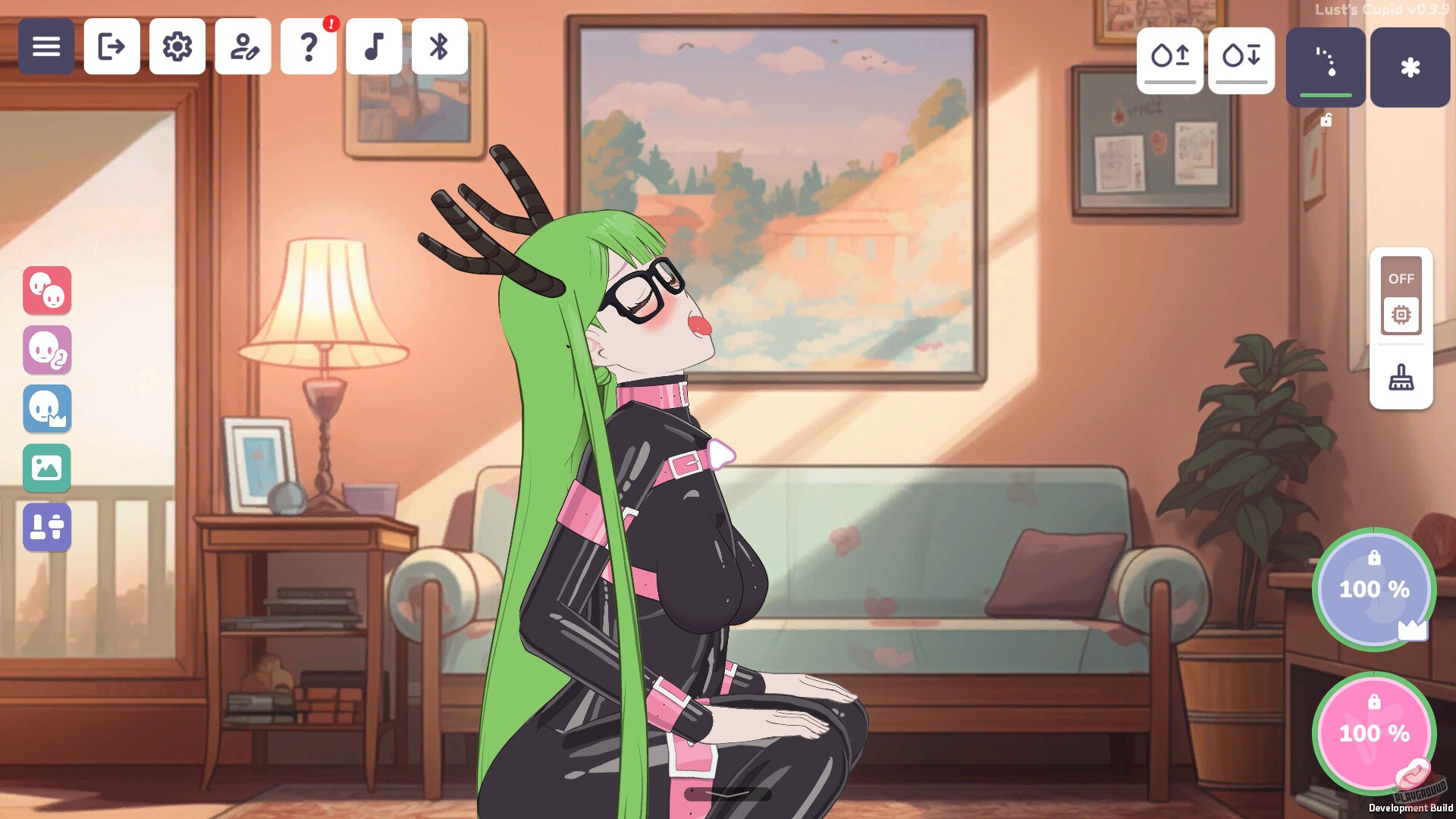Open the help panel with notification badge
The width and height of the screenshot is (1456, 819).
coord(309,47)
